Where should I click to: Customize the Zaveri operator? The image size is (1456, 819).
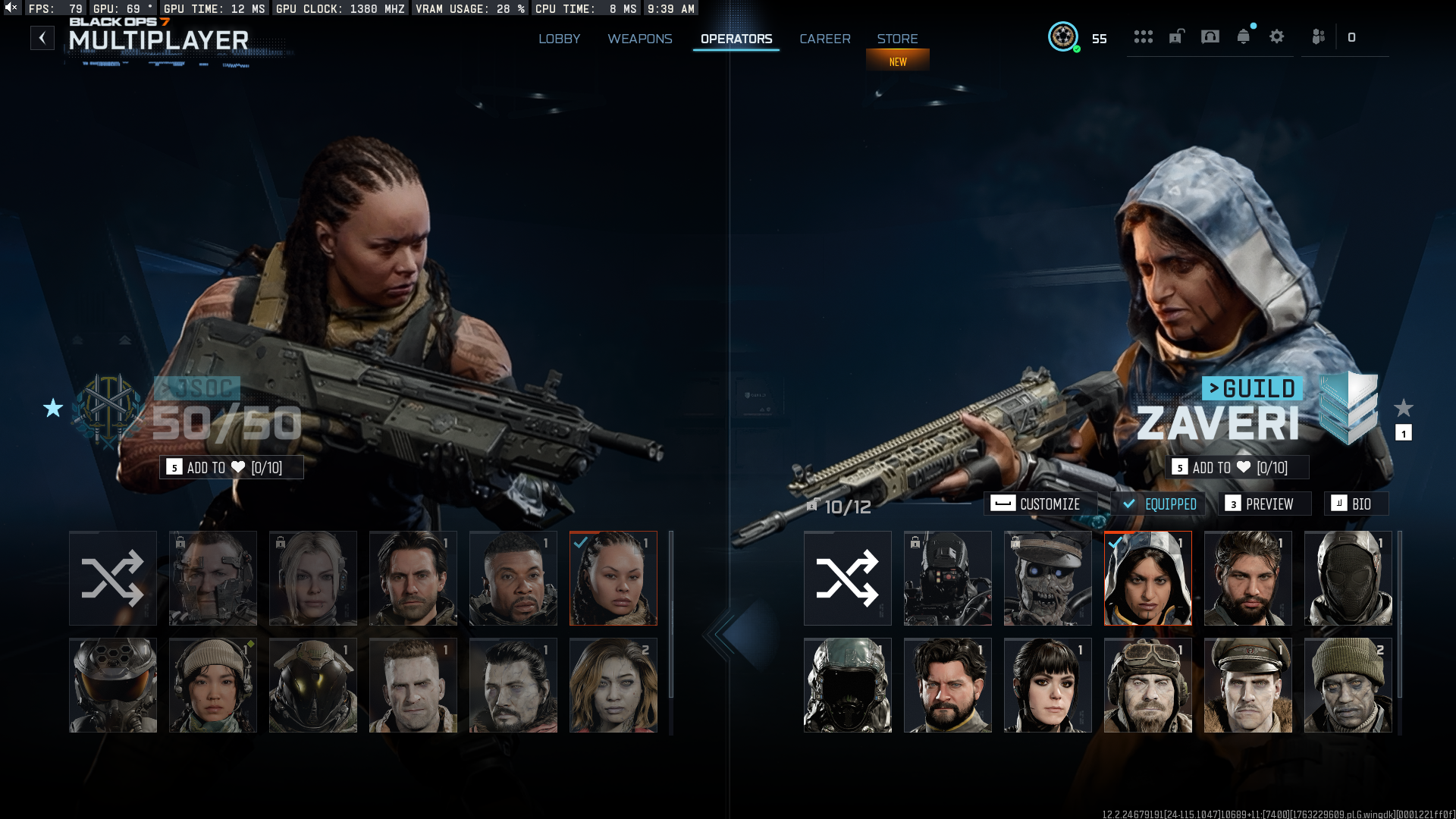click(1040, 504)
